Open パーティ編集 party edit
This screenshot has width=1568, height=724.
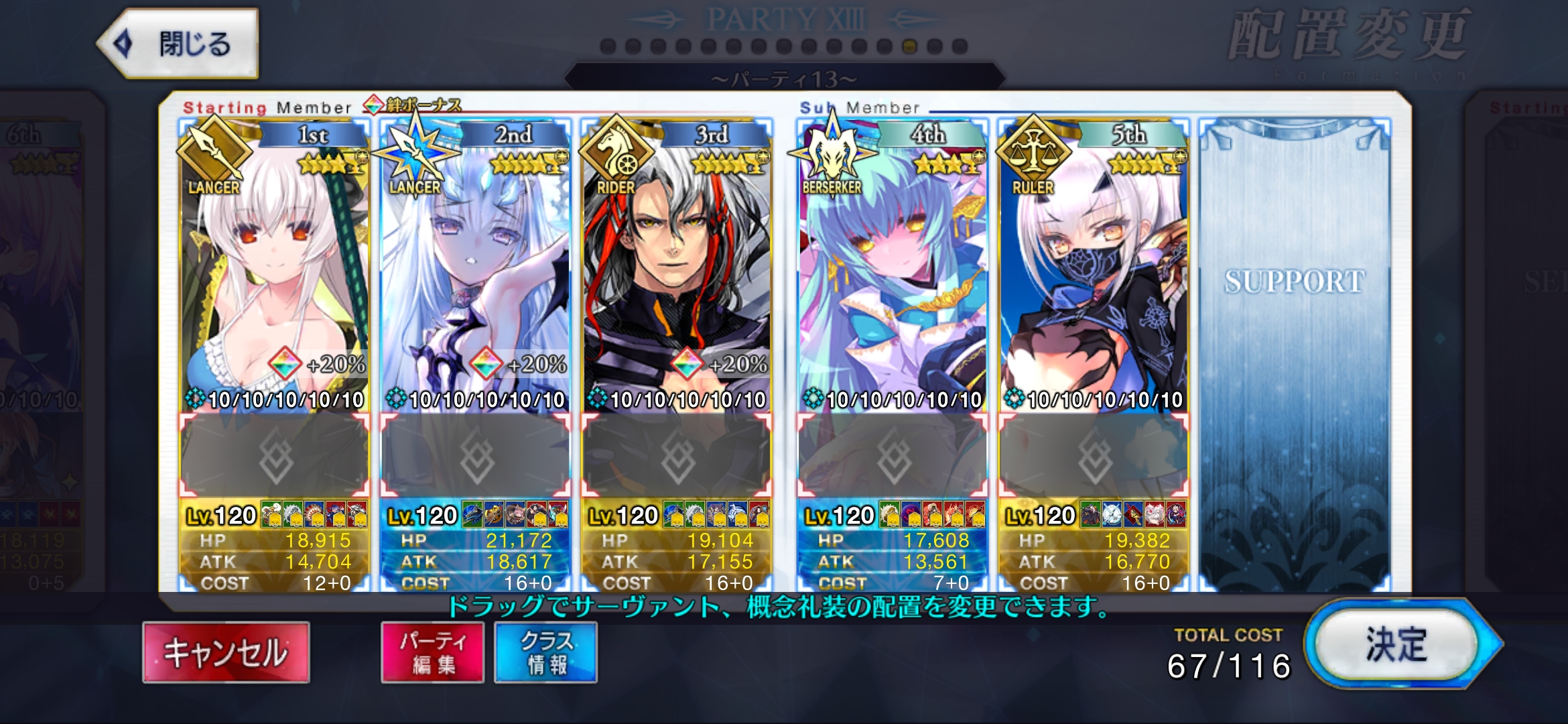432,652
